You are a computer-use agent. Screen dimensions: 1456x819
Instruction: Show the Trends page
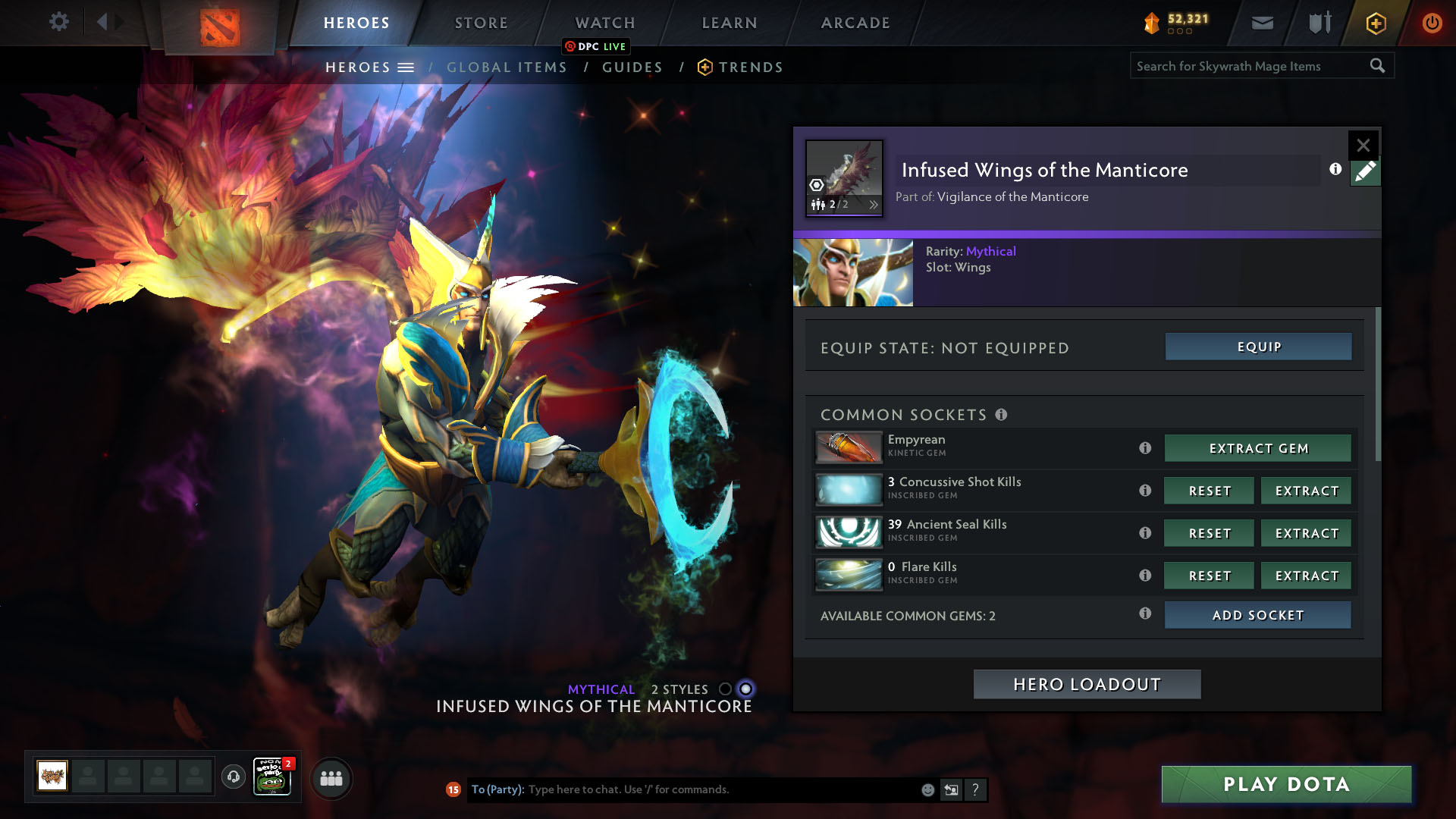[x=750, y=67]
